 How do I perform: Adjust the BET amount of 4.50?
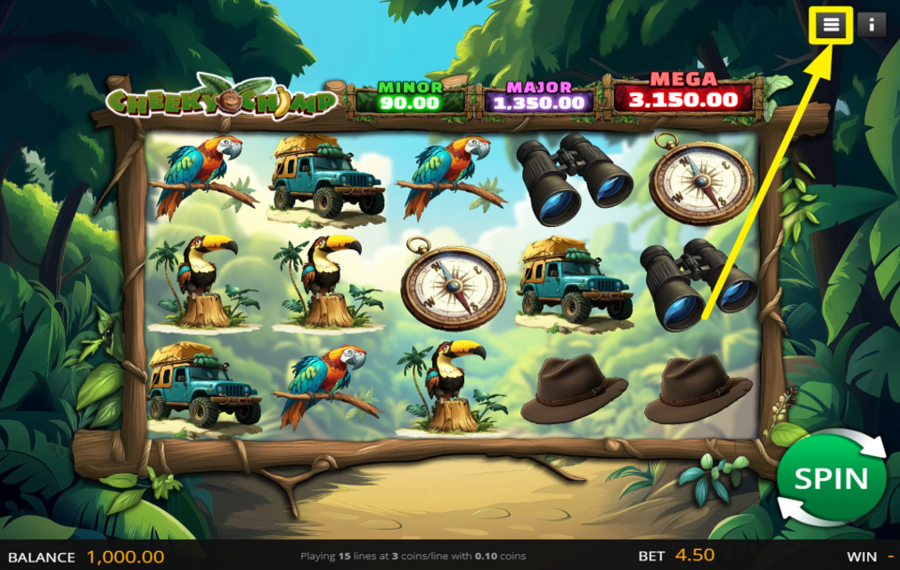[x=694, y=556]
